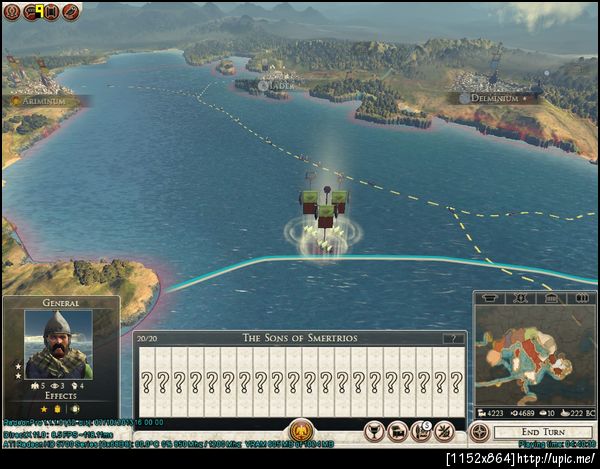Open the goblet icon panel
Screen dimensions: 600x469
pos(374,431)
